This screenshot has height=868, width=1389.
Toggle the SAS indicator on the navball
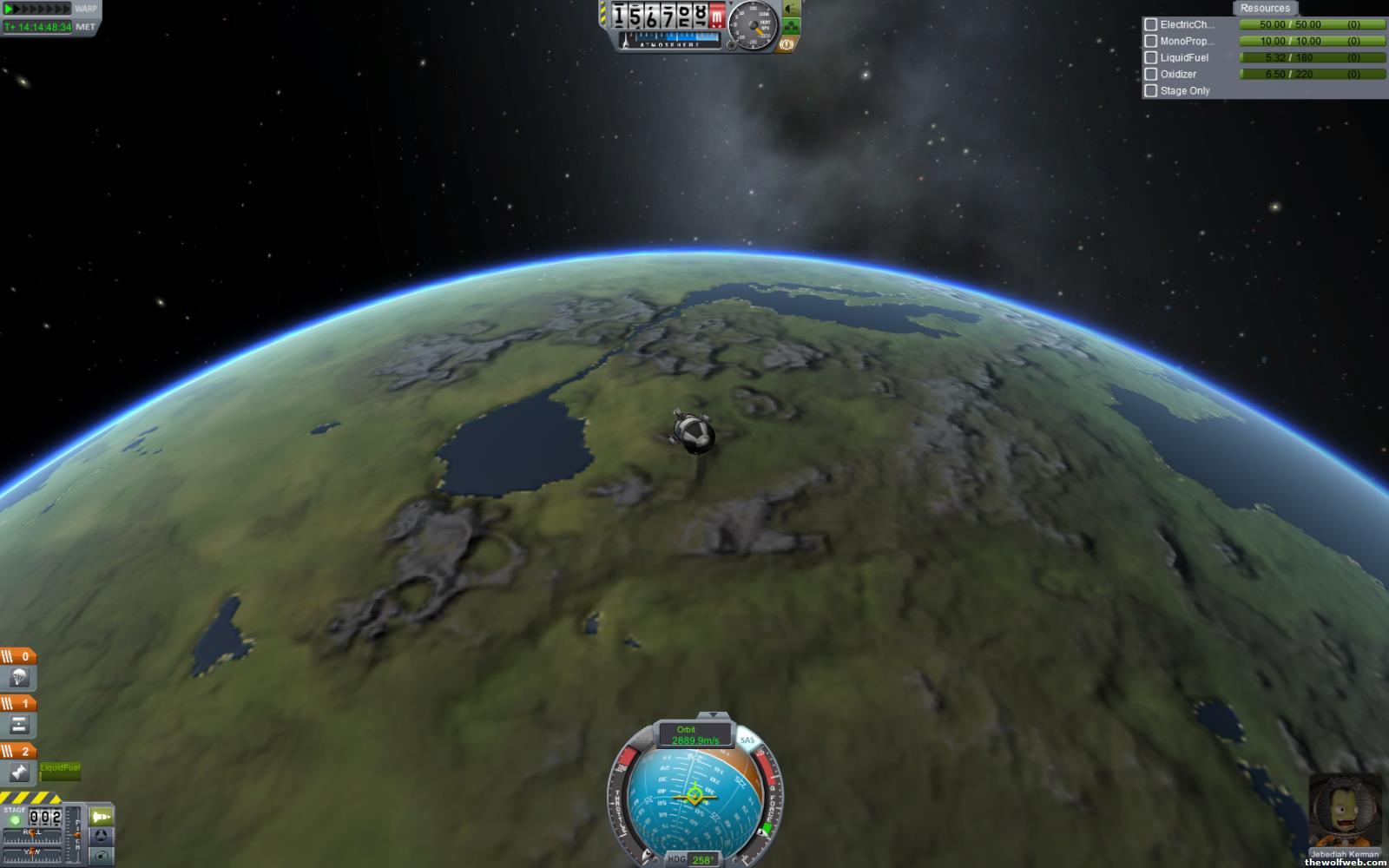(x=747, y=740)
